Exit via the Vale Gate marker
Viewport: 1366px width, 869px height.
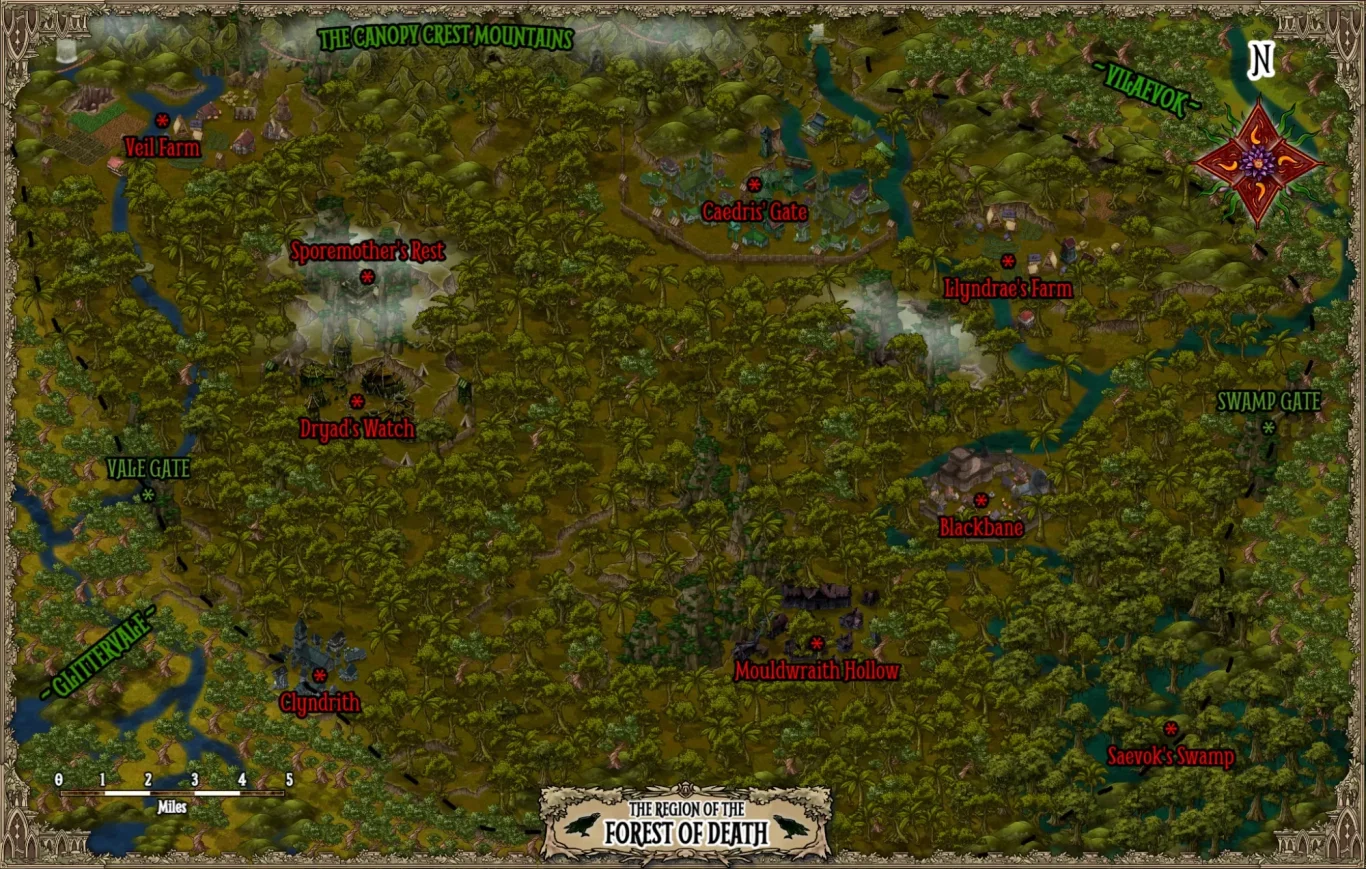[x=148, y=495]
